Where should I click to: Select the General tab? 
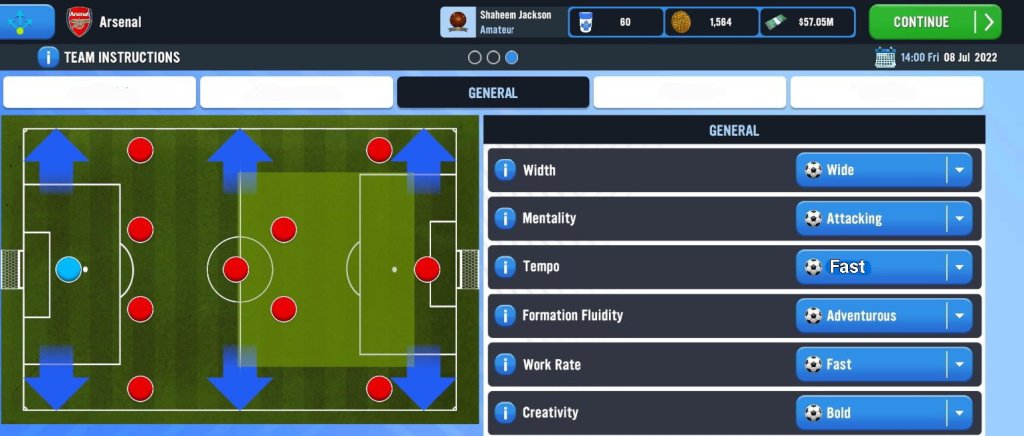(492, 93)
